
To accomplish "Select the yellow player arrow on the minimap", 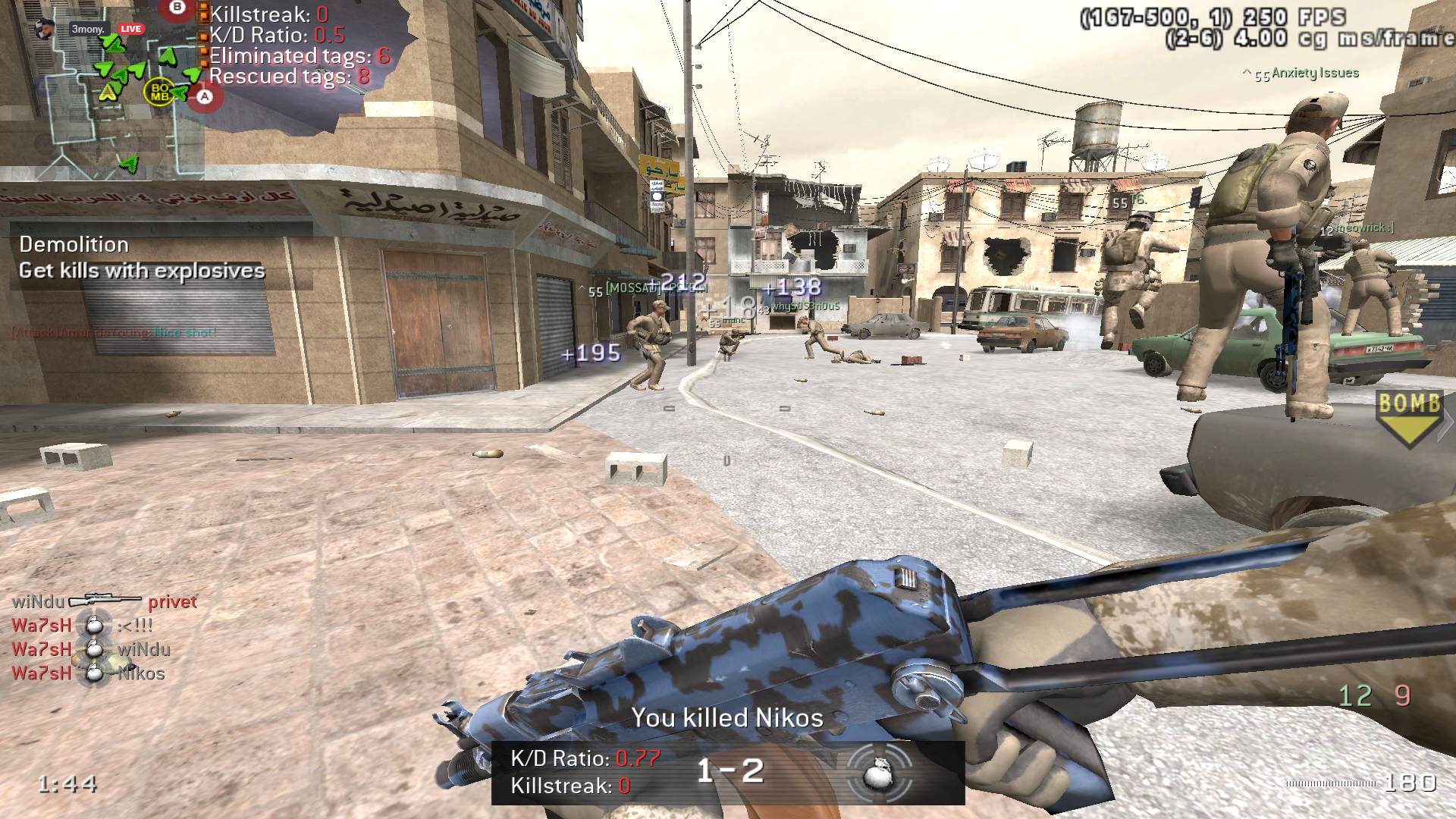I will click(108, 93).
